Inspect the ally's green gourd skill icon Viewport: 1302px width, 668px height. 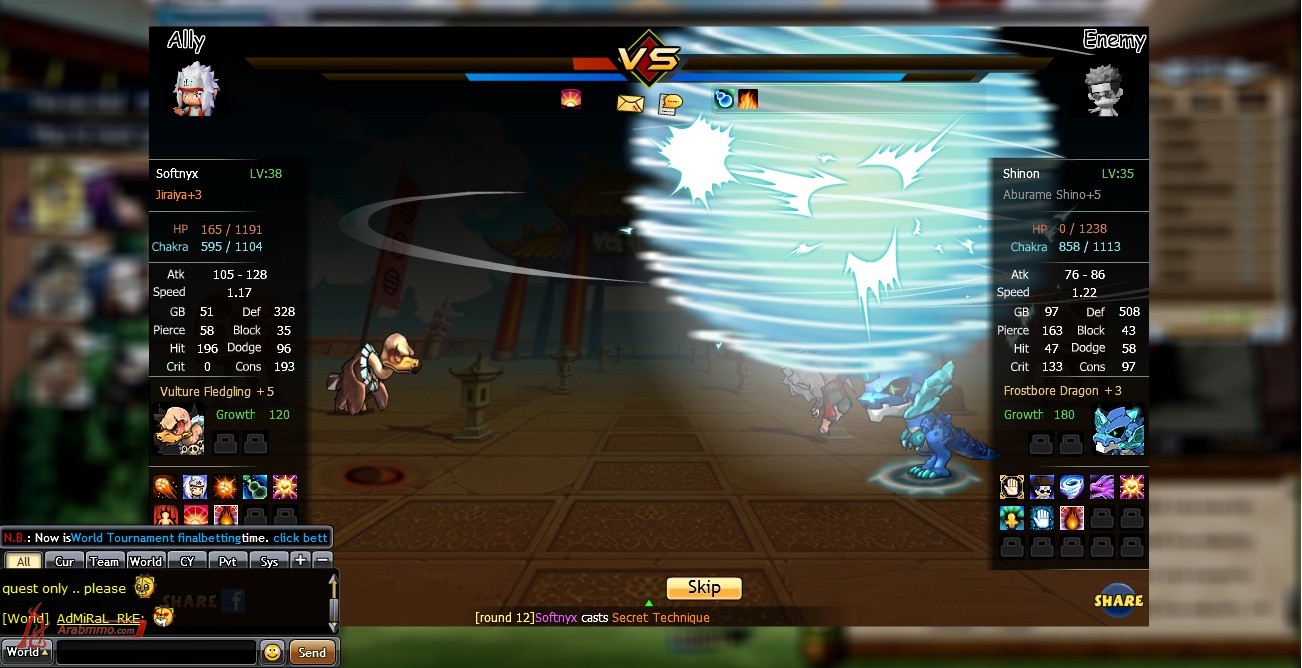point(255,488)
